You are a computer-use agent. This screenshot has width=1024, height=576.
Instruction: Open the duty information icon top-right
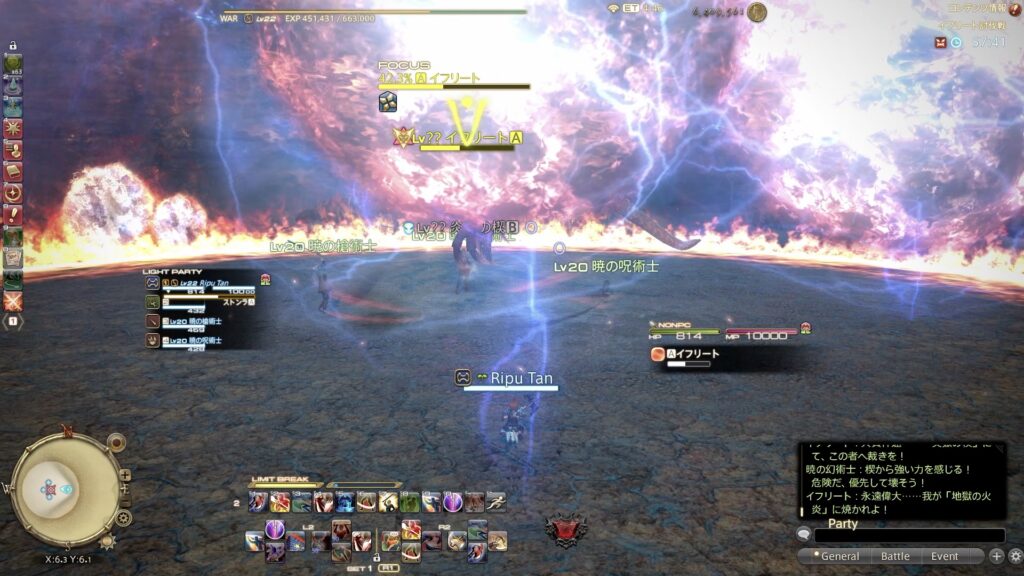pyautogui.click(x=1015, y=8)
